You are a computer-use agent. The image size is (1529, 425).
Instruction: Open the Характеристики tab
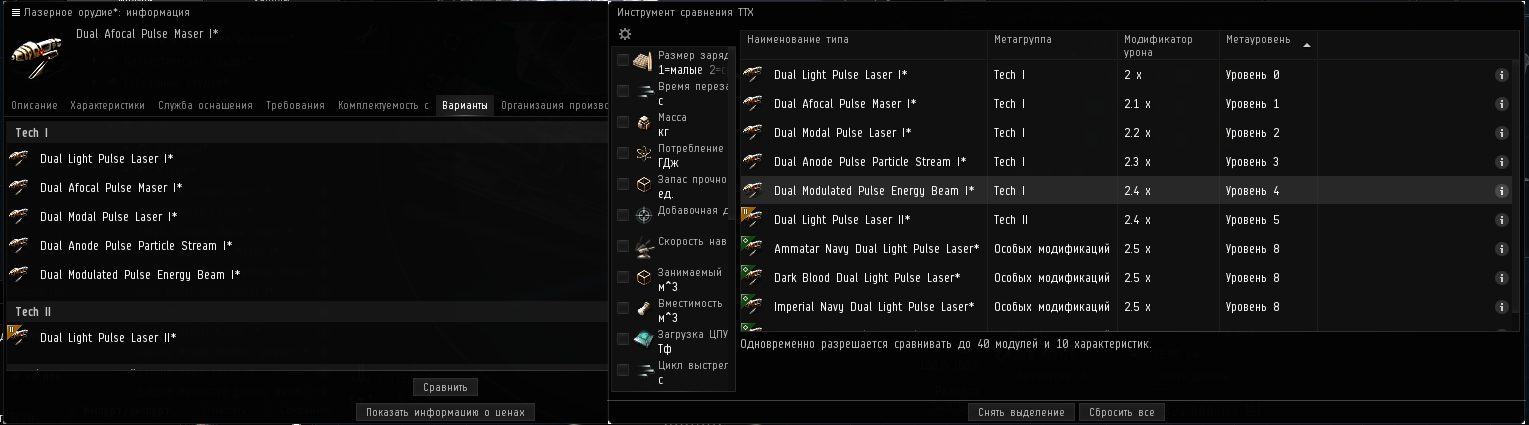[x=107, y=105]
